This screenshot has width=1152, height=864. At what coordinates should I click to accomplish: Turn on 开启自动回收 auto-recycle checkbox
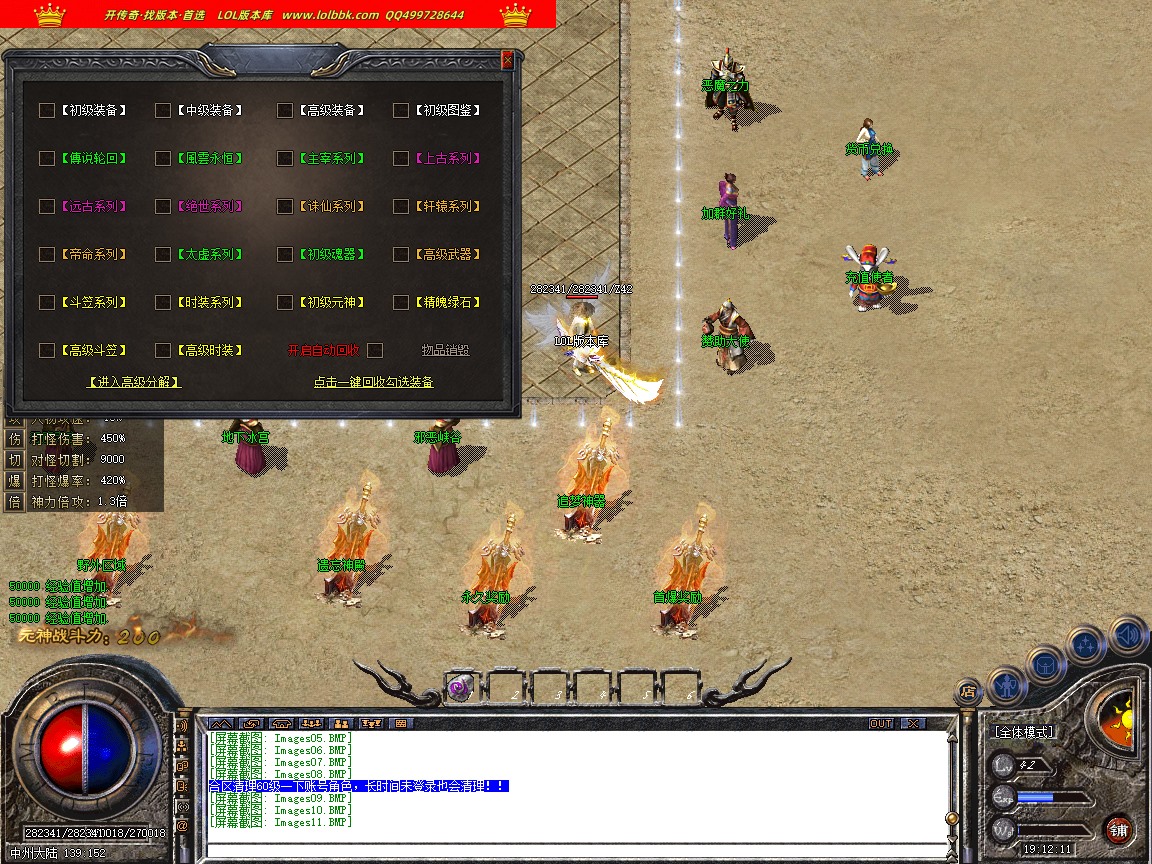375,350
